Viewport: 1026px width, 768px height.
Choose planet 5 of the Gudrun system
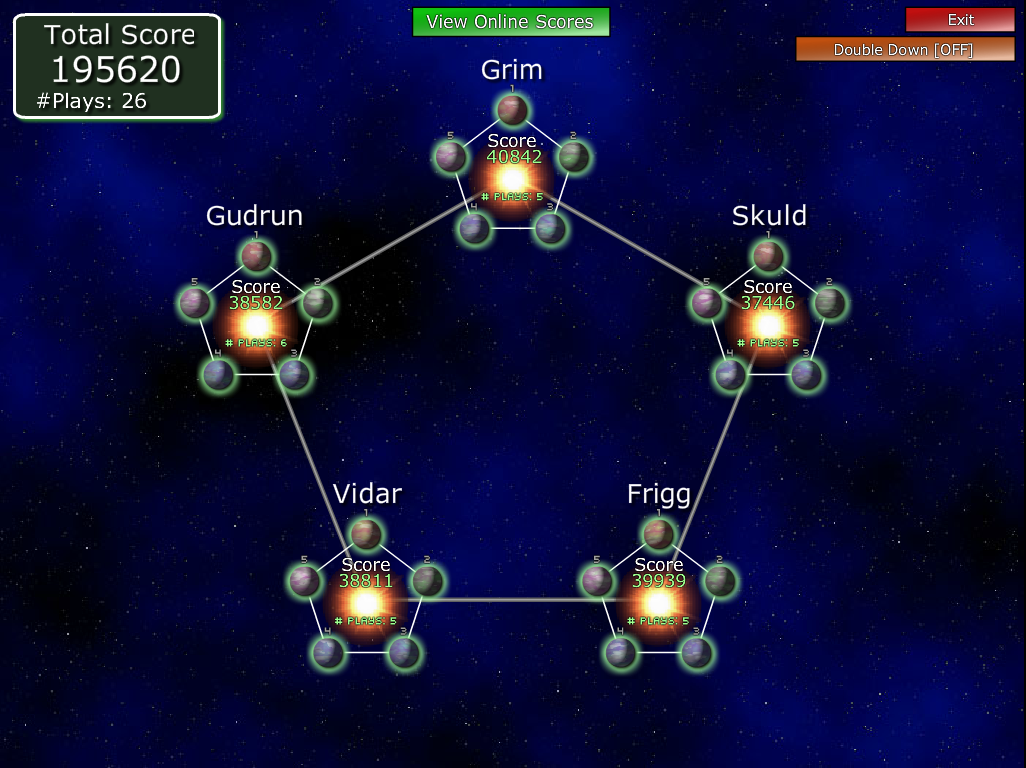tap(195, 302)
